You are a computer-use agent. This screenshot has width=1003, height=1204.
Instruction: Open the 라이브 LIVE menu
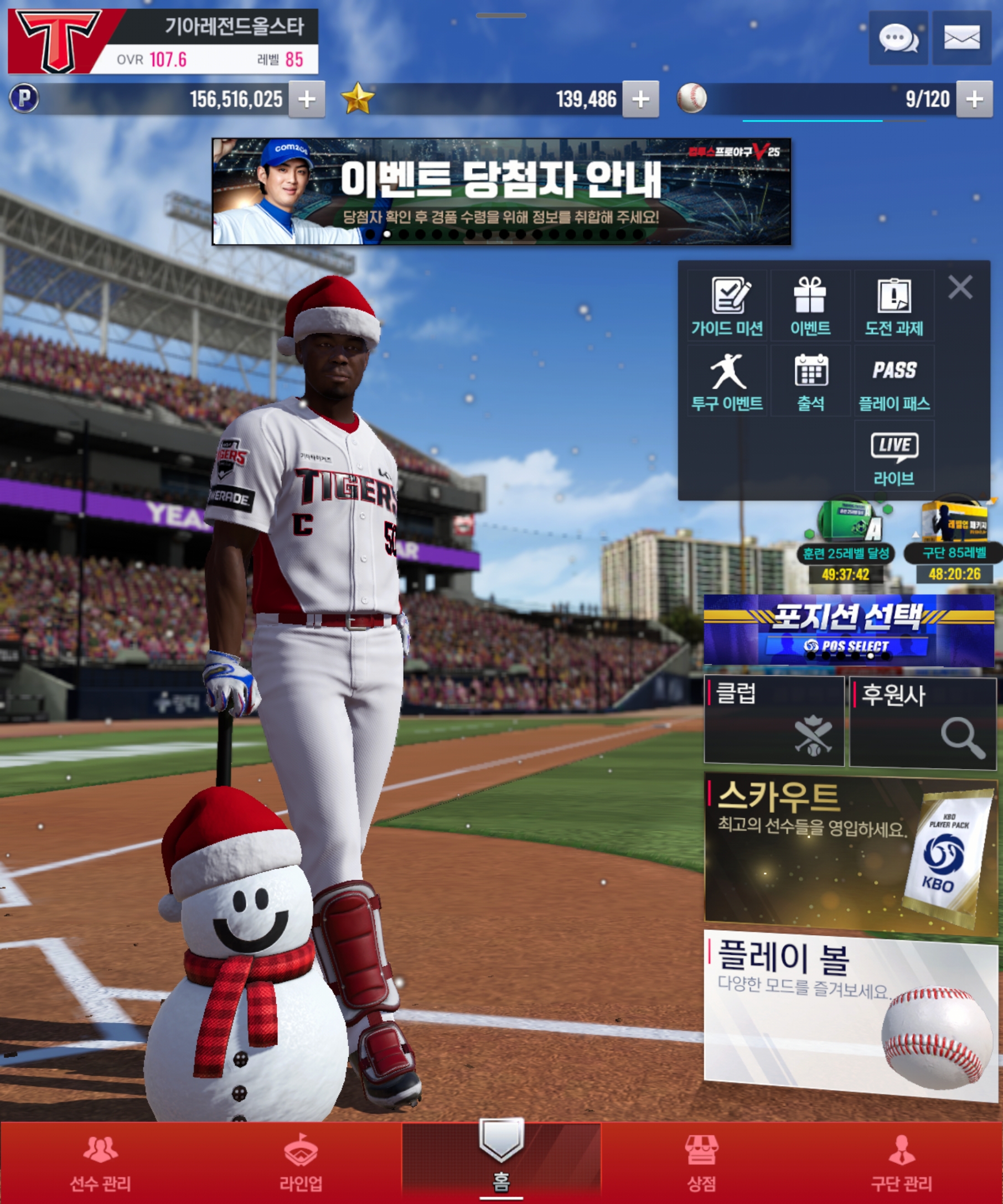click(x=893, y=456)
